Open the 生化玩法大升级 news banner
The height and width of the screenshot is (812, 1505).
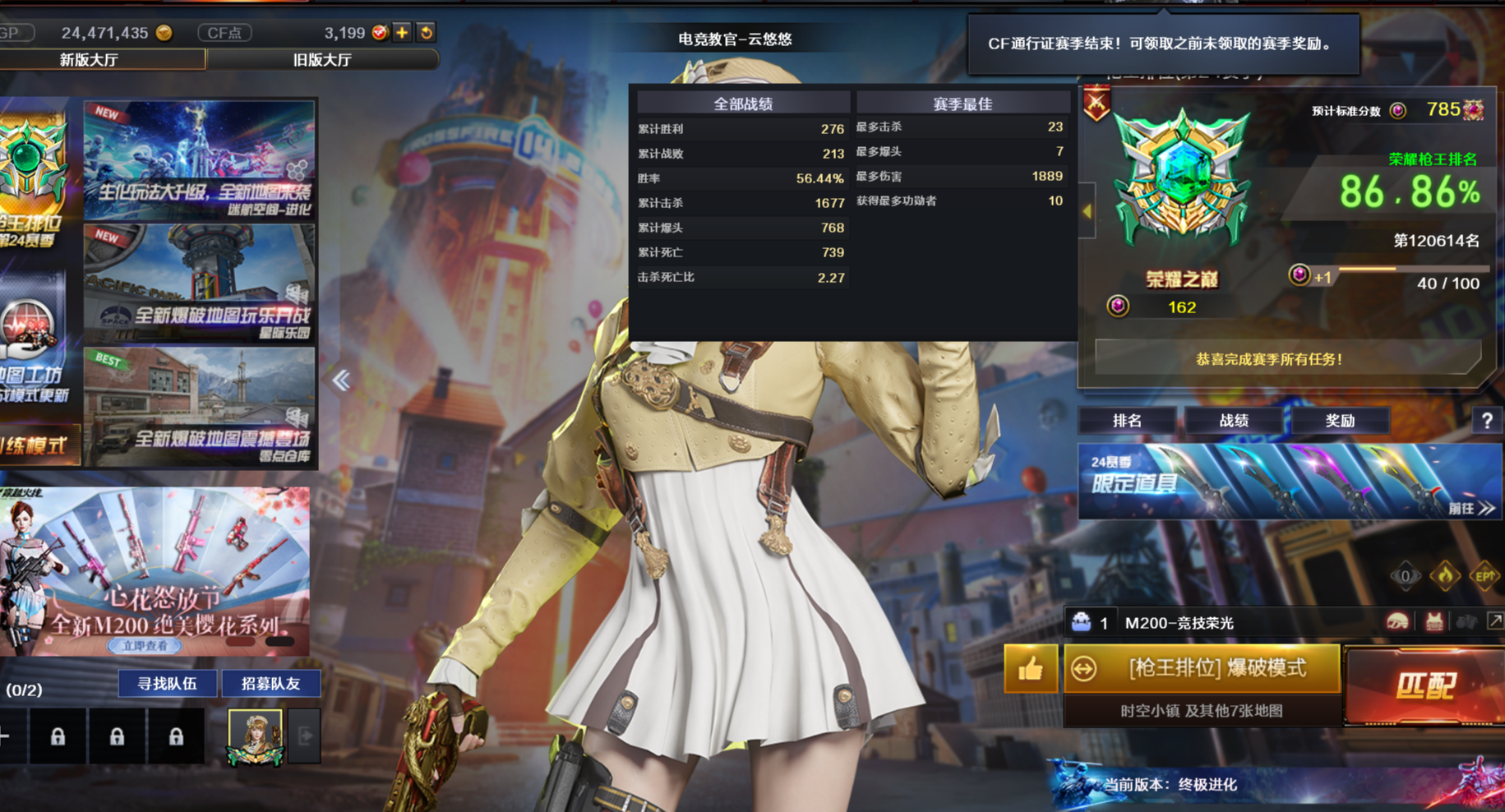(x=200, y=160)
